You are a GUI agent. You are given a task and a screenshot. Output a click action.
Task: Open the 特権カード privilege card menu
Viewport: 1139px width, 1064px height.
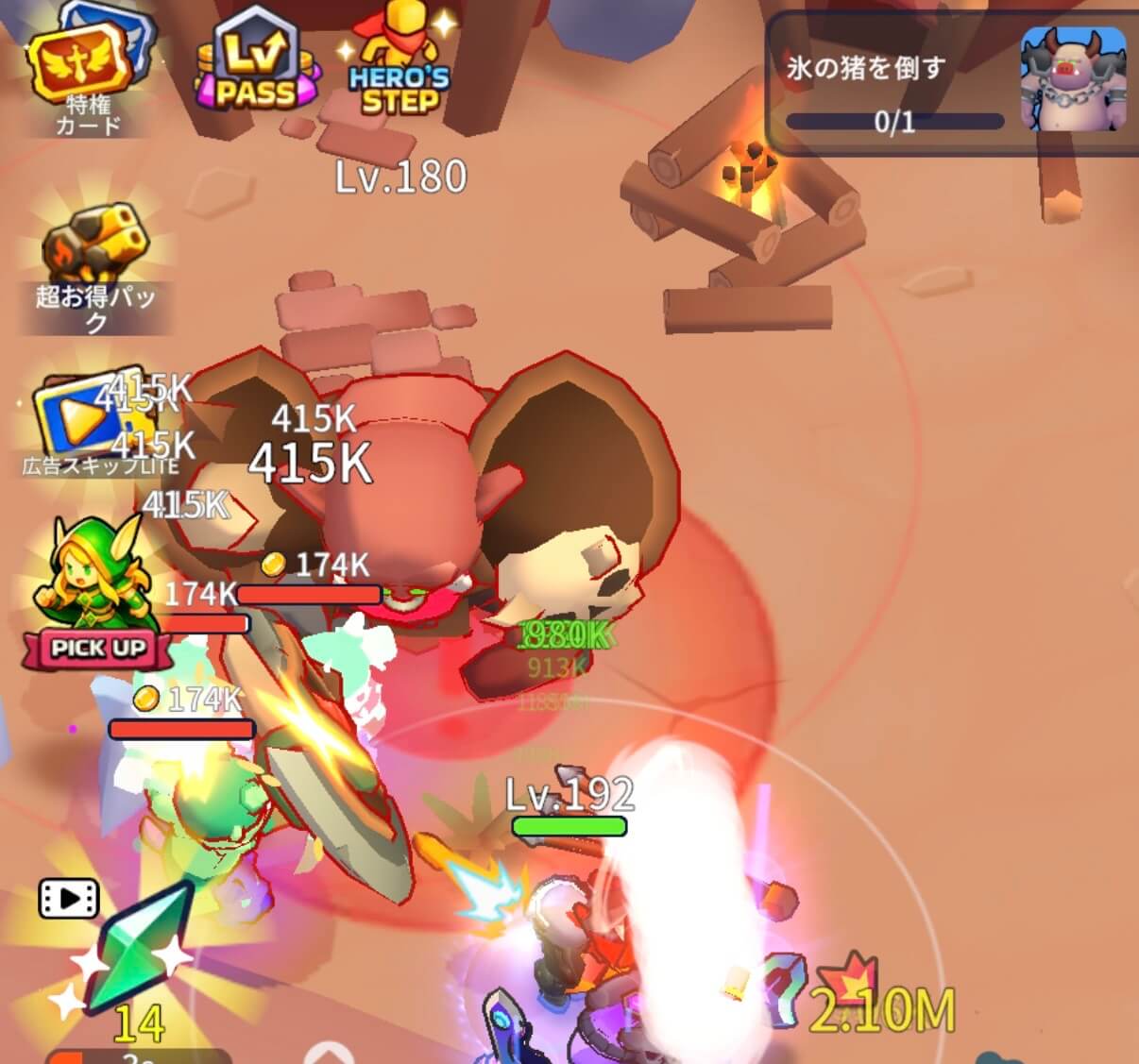86,73
